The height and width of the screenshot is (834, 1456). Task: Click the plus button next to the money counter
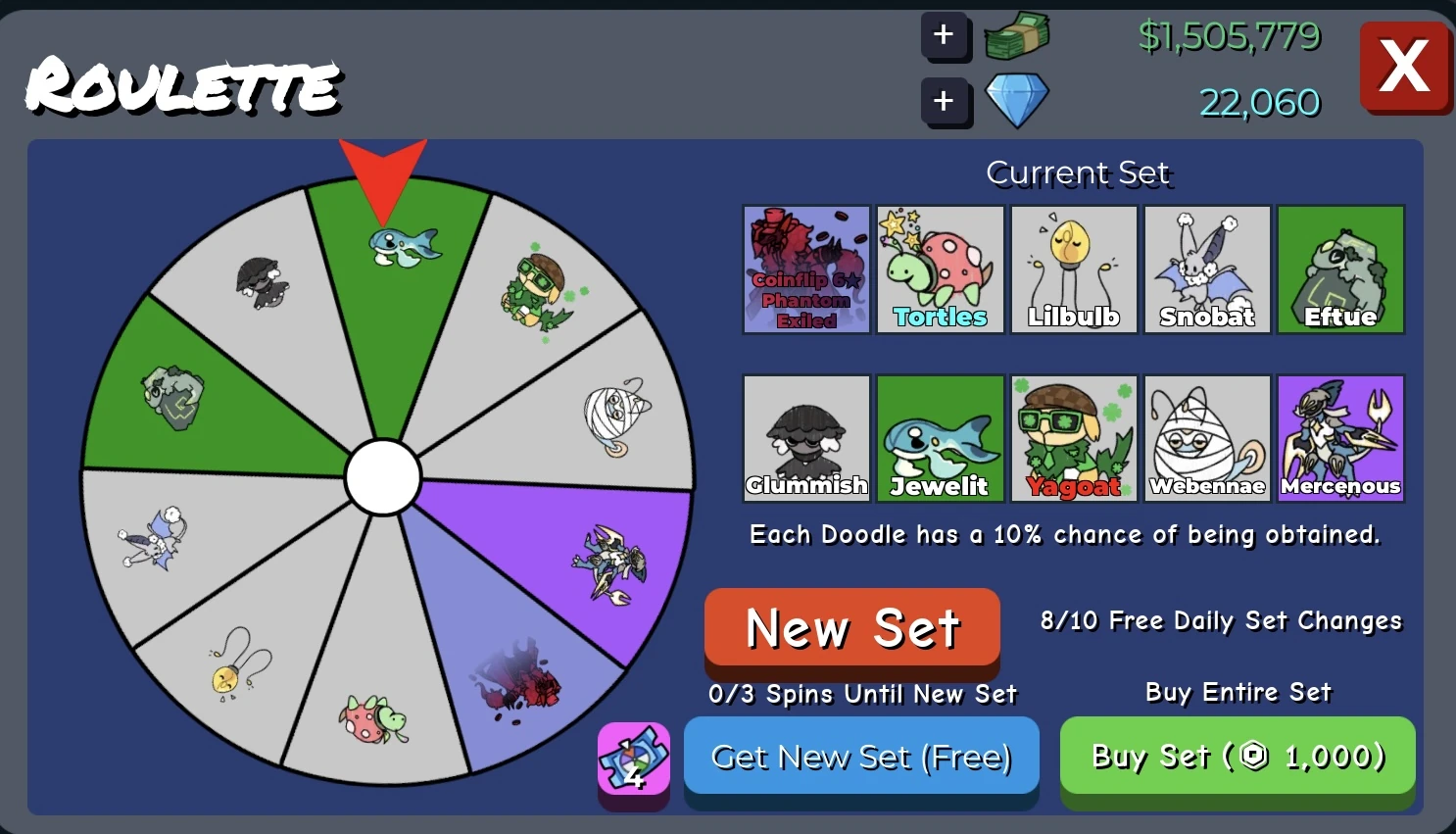944,35
